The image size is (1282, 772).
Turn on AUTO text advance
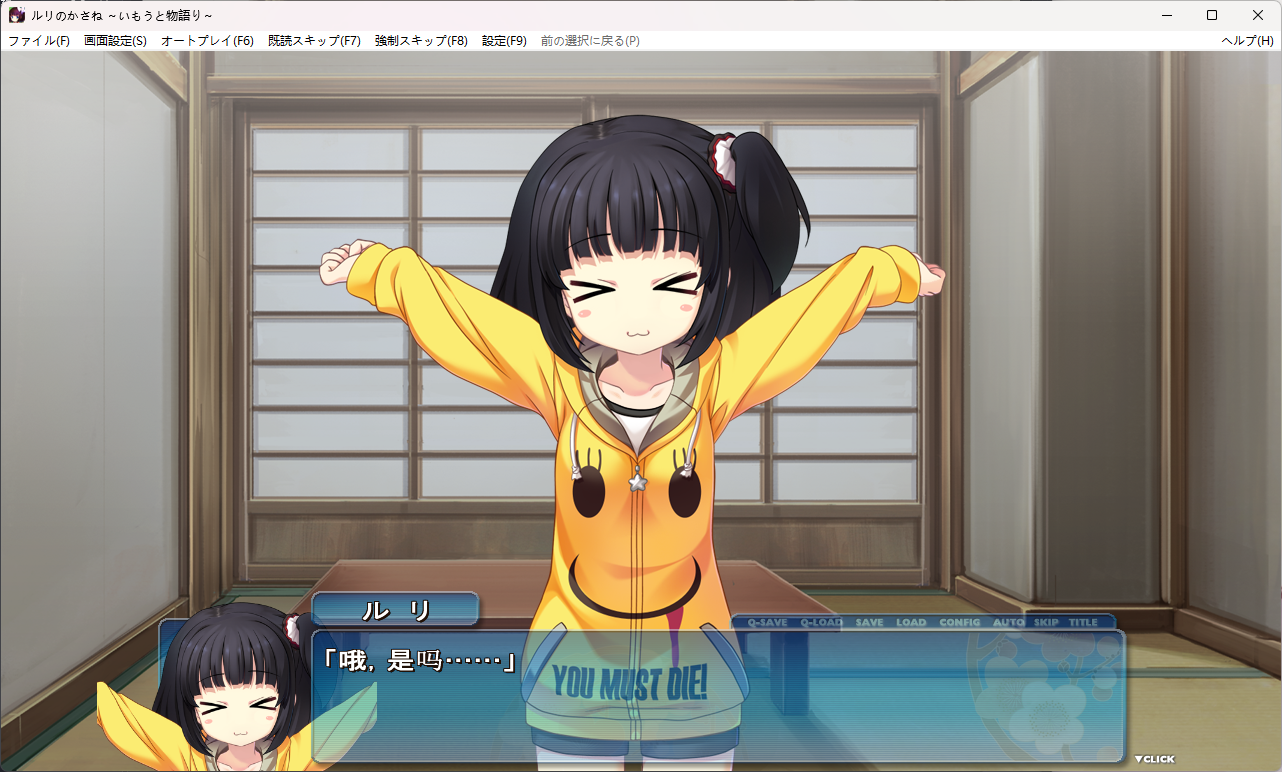click(1008, 622)
